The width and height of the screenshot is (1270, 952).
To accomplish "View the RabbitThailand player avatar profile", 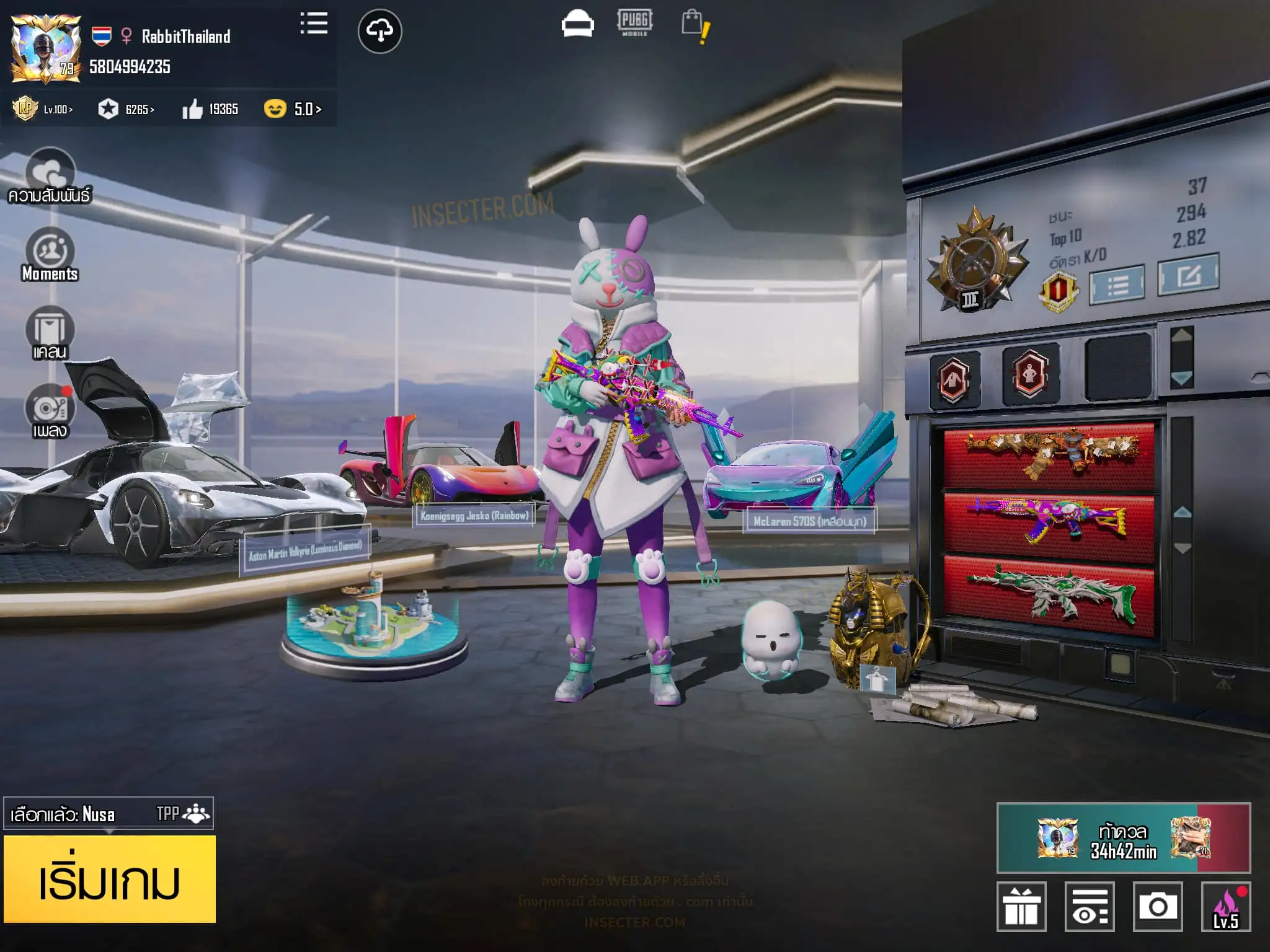I will (46, 49).
